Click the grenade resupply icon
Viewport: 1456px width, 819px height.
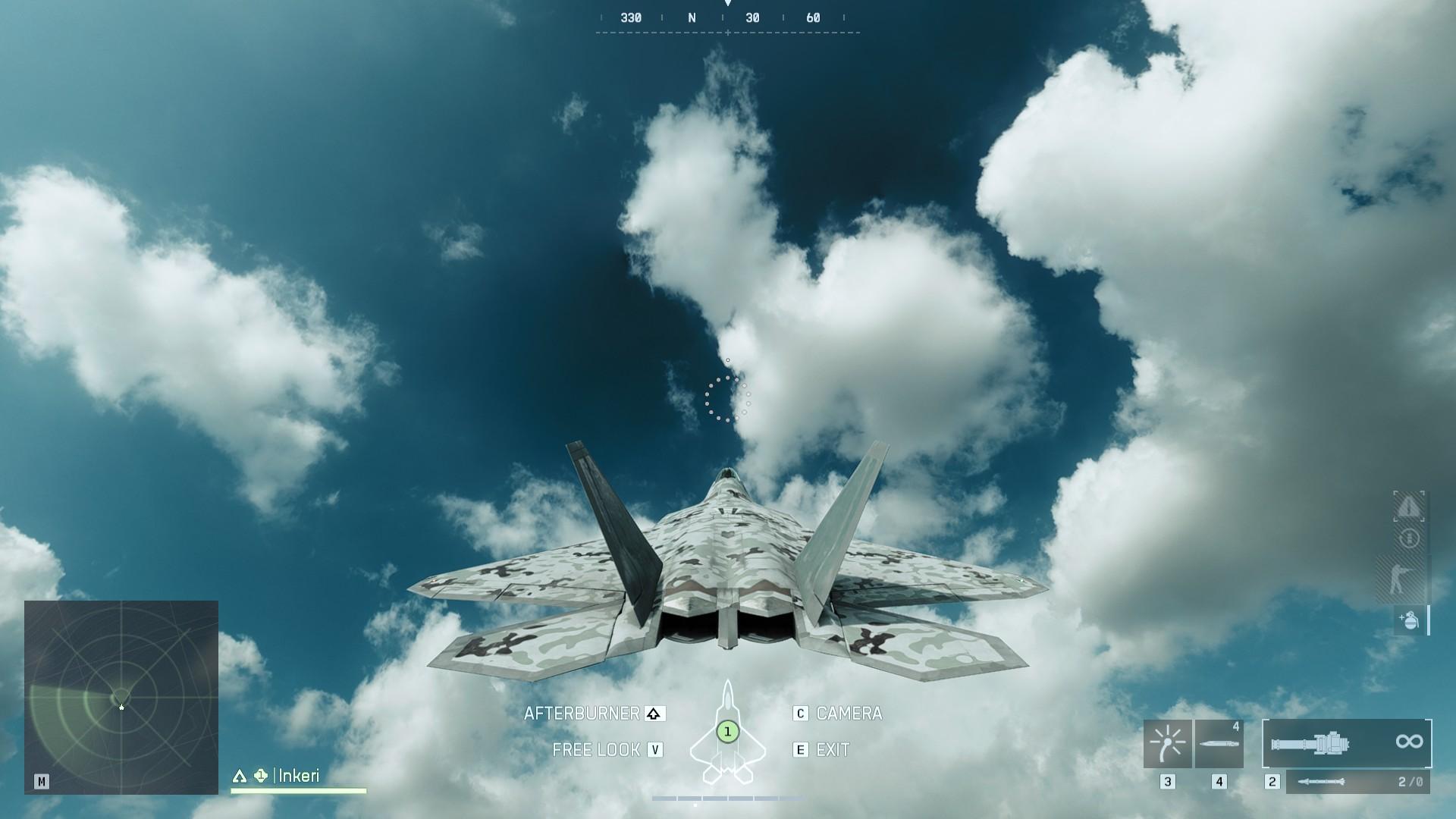click(x=1409, y=620)
